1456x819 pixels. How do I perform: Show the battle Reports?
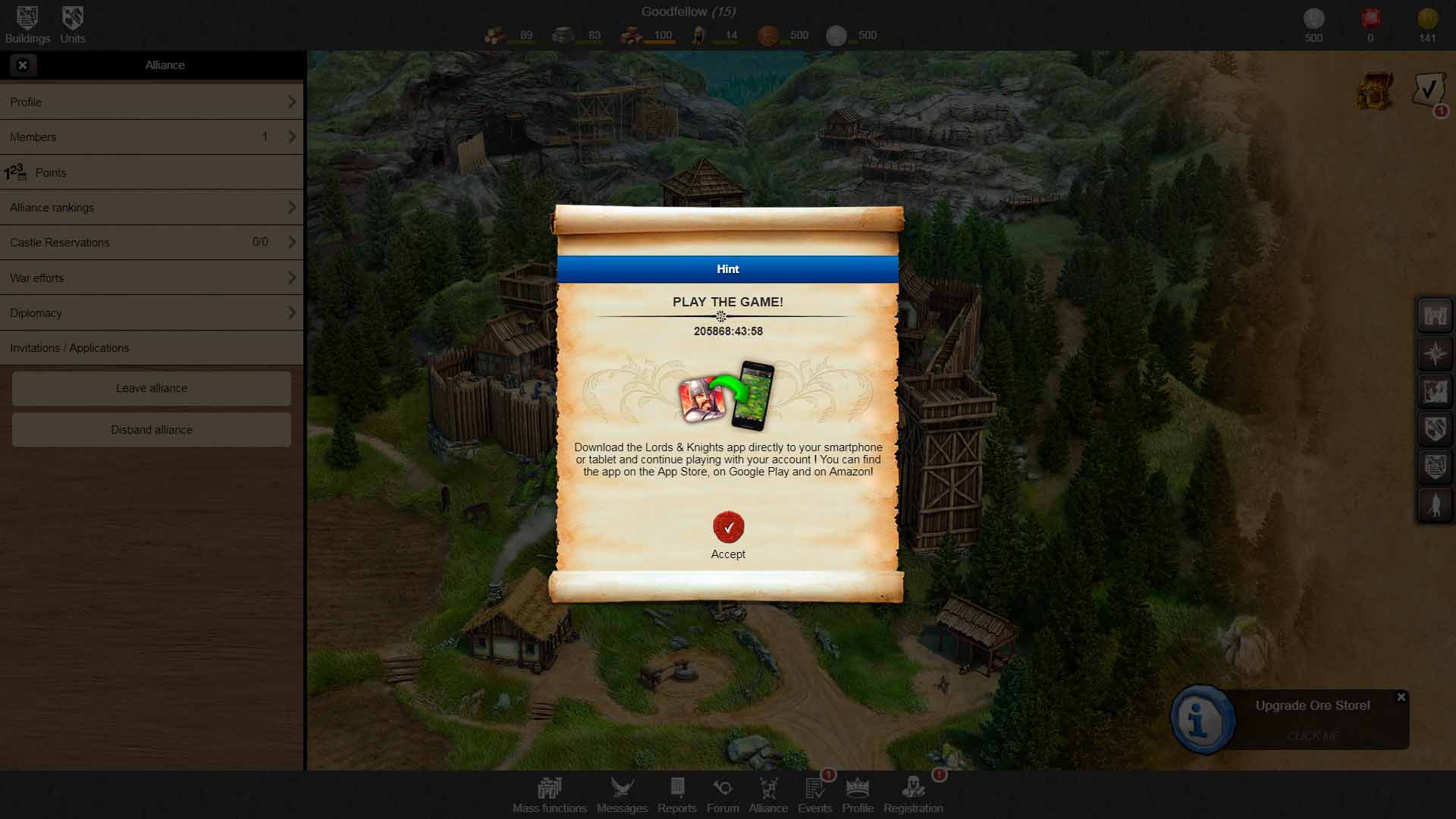tap(677, 795)
